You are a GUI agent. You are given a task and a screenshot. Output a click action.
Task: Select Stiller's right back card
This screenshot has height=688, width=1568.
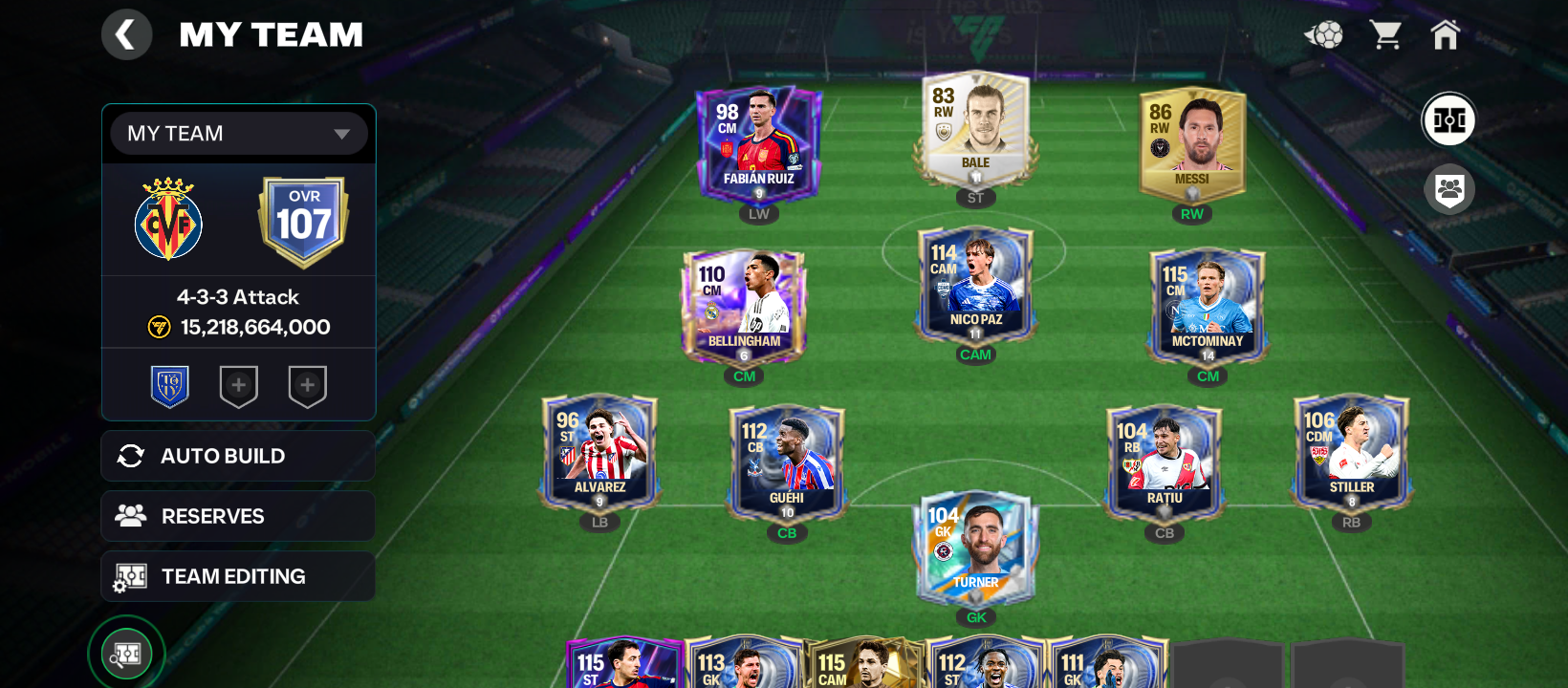pos(1351,451)
